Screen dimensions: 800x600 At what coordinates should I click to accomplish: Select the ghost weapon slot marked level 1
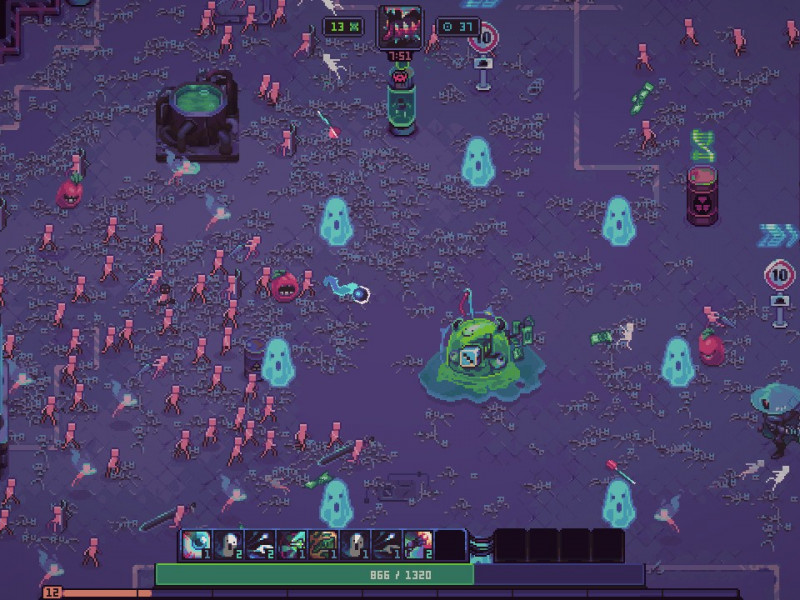coord(355,545)
